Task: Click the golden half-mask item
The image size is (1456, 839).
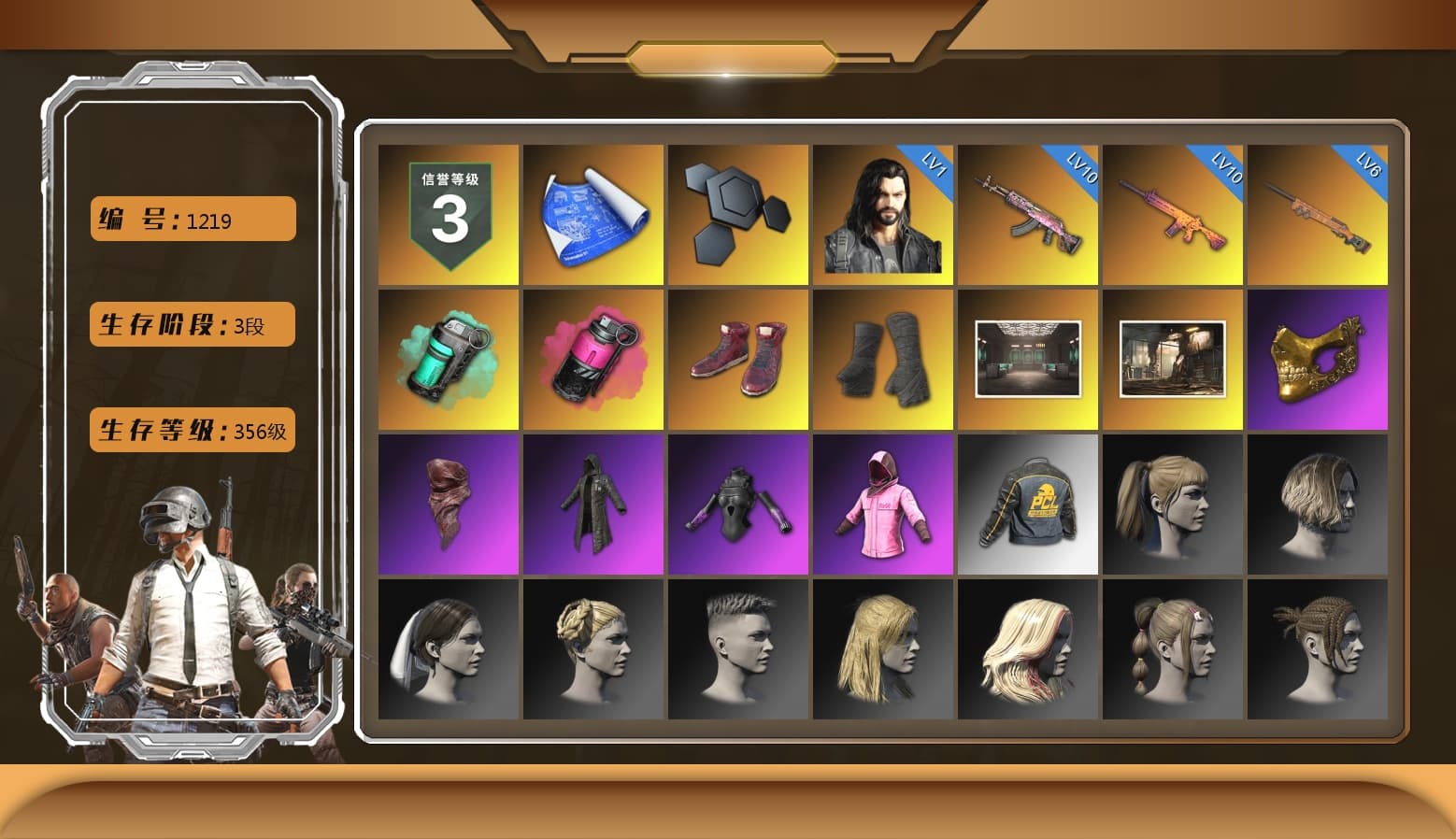Action: tap(1318, 358)
